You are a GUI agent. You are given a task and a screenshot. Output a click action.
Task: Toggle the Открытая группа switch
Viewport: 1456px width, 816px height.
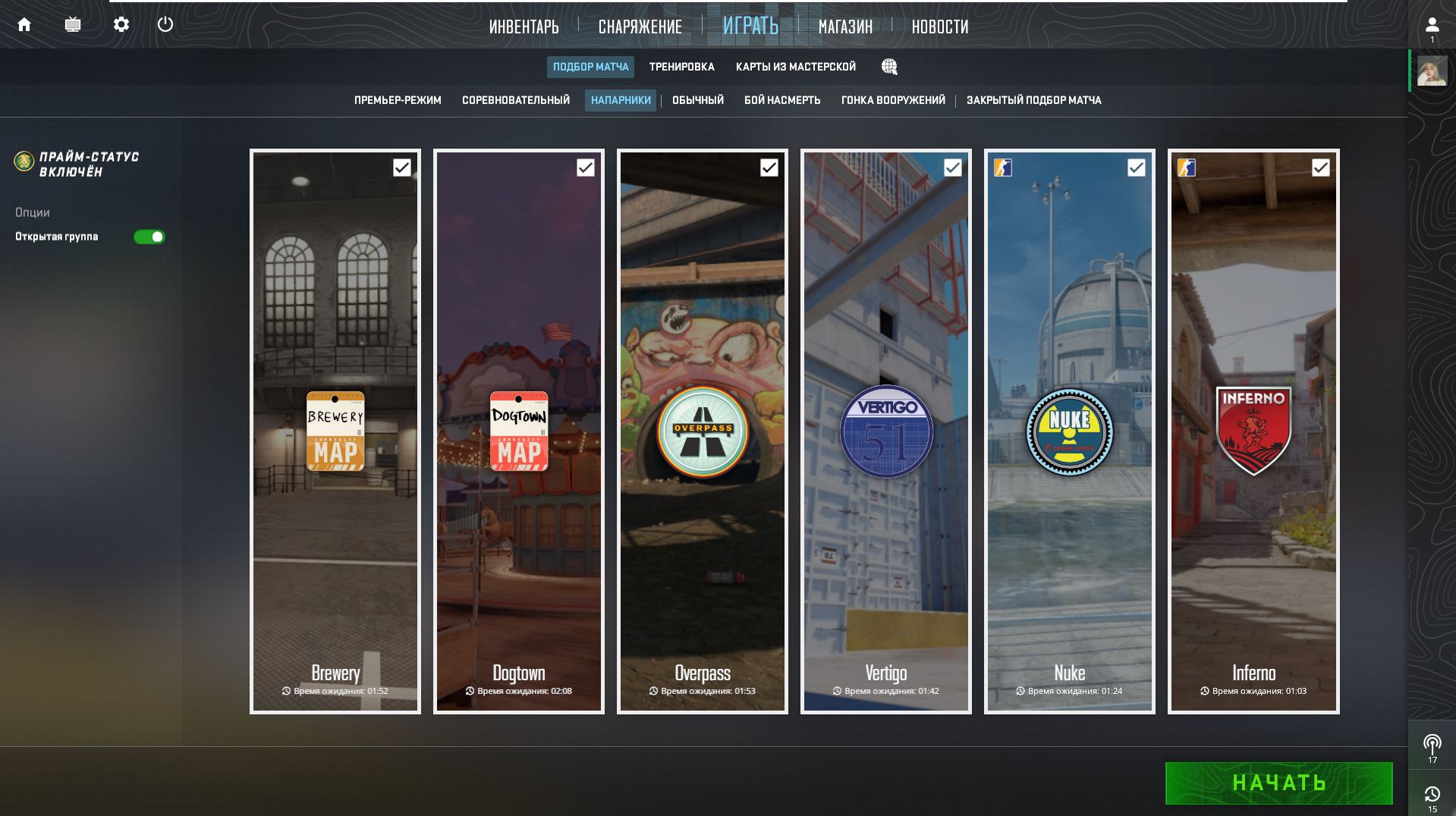click(149, 237)
